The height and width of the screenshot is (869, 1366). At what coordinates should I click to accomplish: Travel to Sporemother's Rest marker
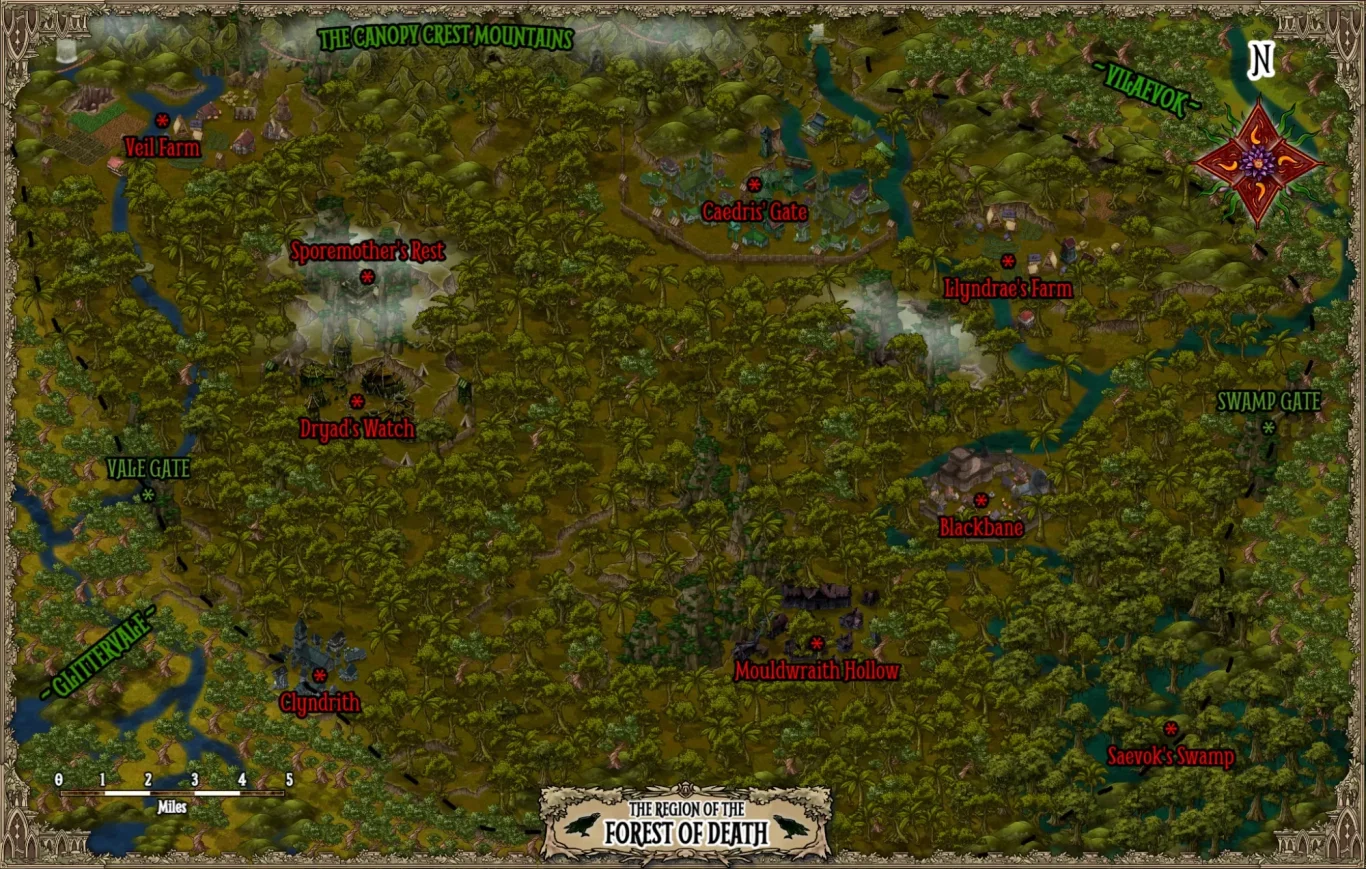pos(367,277)
